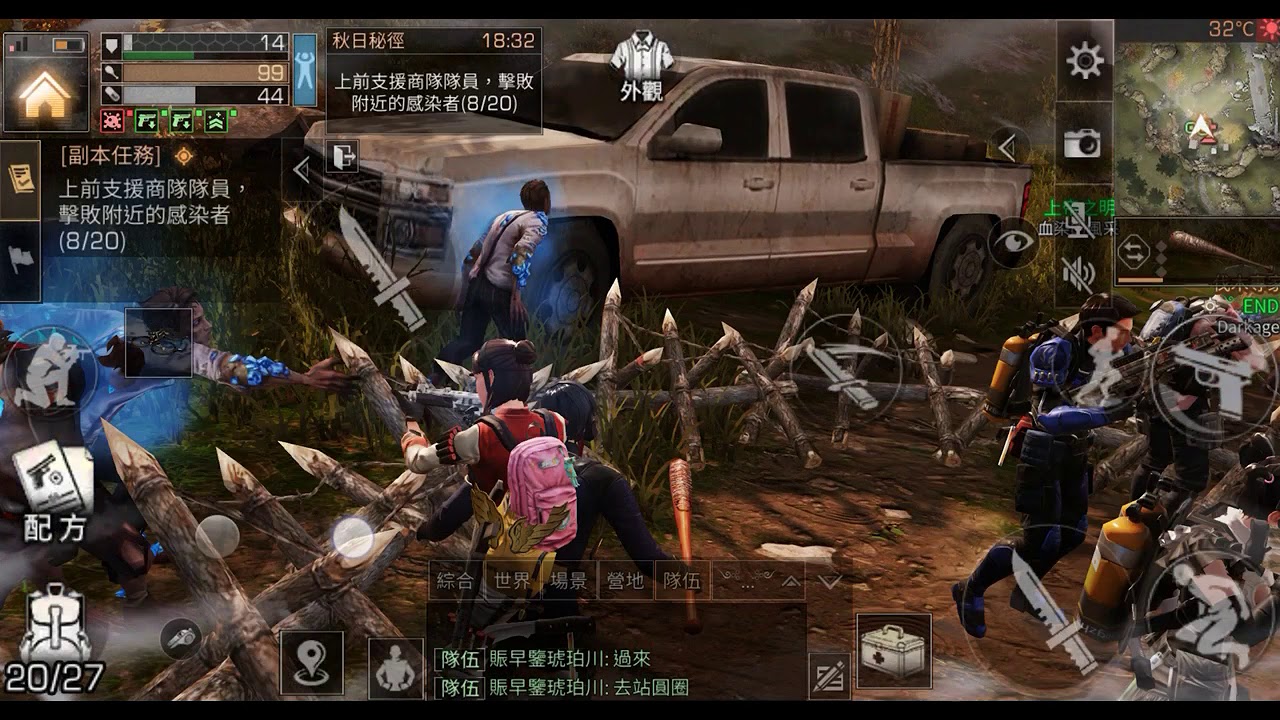Switch to the 隊伍 chat tab
The image size is (1280, 720).
tap(680, 580)
